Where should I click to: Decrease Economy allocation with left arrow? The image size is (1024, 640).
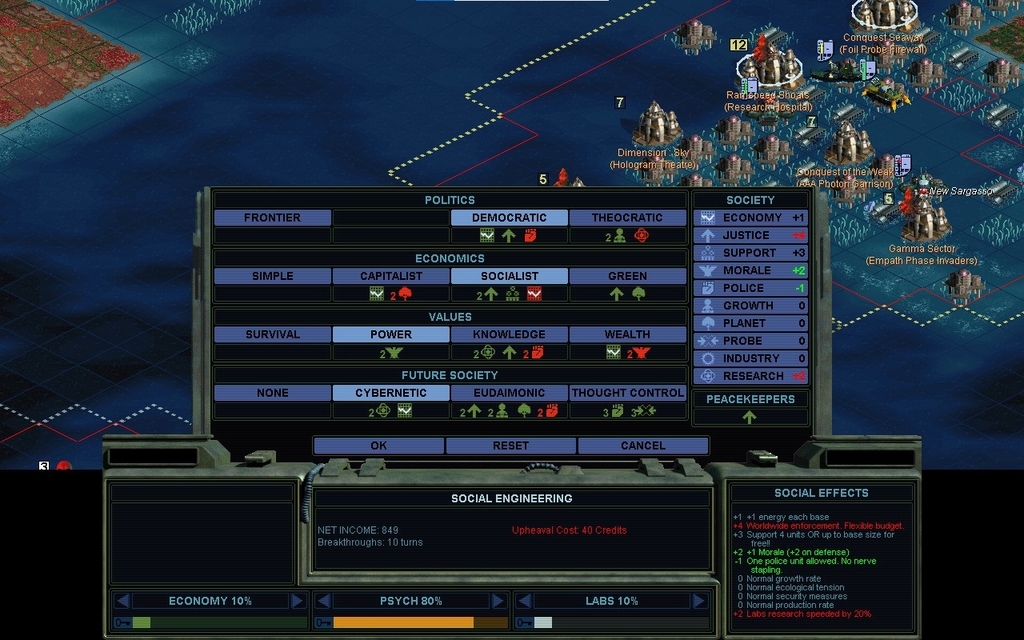click(x=122, y=601)
